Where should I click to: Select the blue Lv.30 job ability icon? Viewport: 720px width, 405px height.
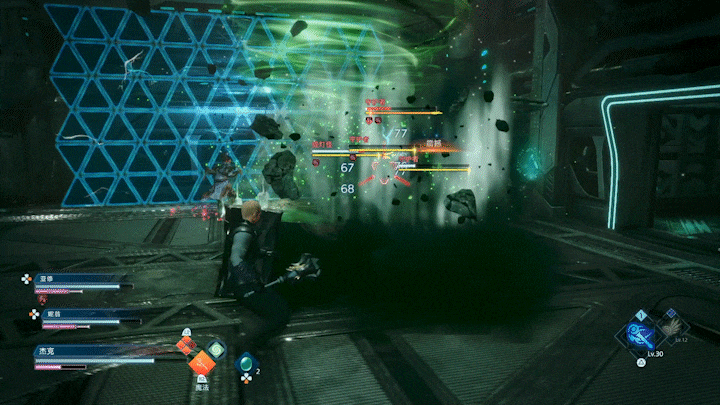click(642, 331)
